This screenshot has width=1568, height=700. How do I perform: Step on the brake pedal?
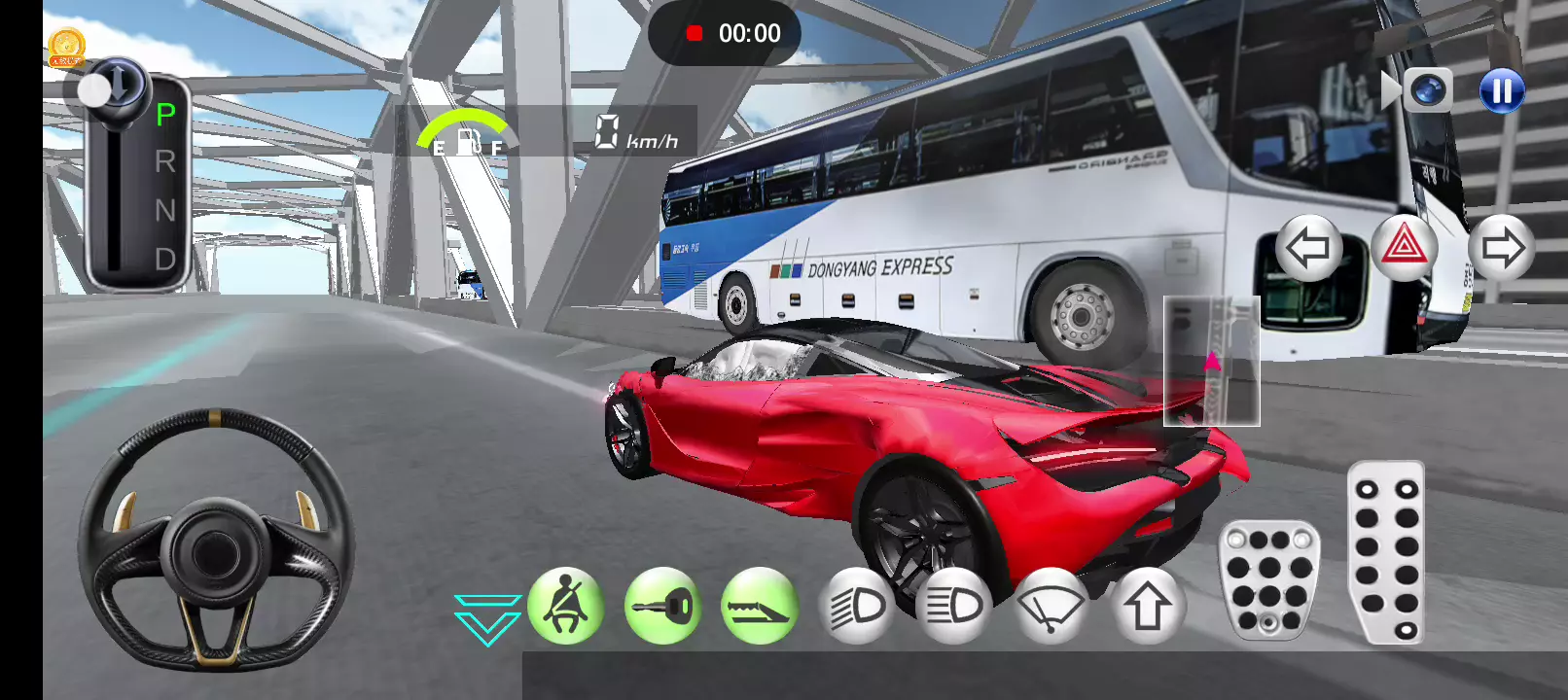(x=1270, y=580)
